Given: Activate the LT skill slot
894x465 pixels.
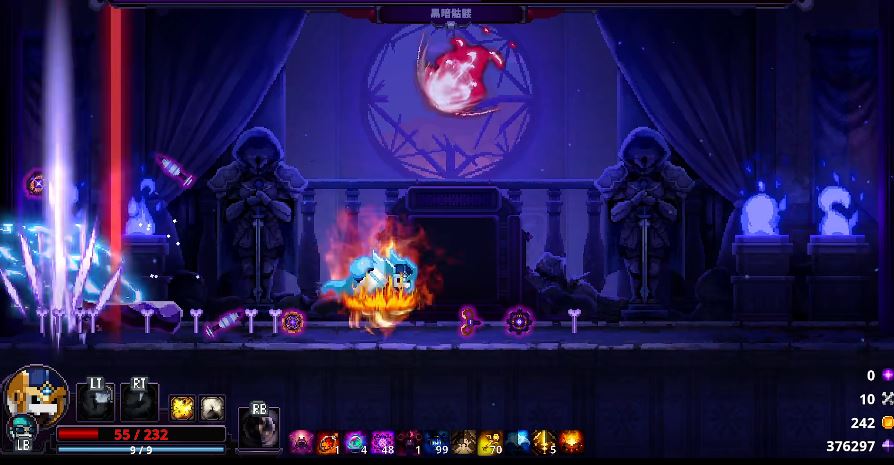Looking at the screenshot, I should tap(97, 400).
